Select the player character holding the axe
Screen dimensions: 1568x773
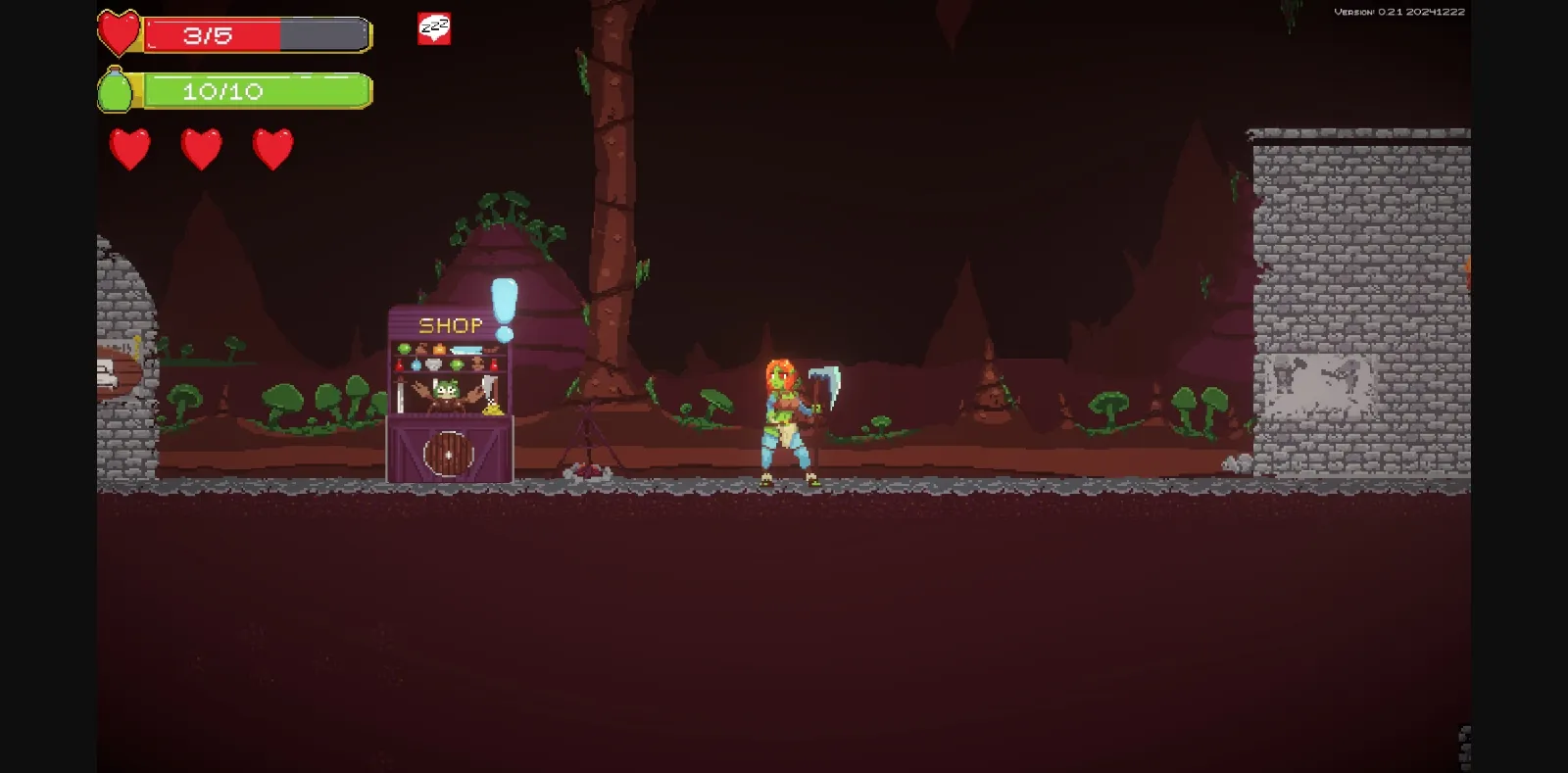pyautogui.click(x=784, y=421)
